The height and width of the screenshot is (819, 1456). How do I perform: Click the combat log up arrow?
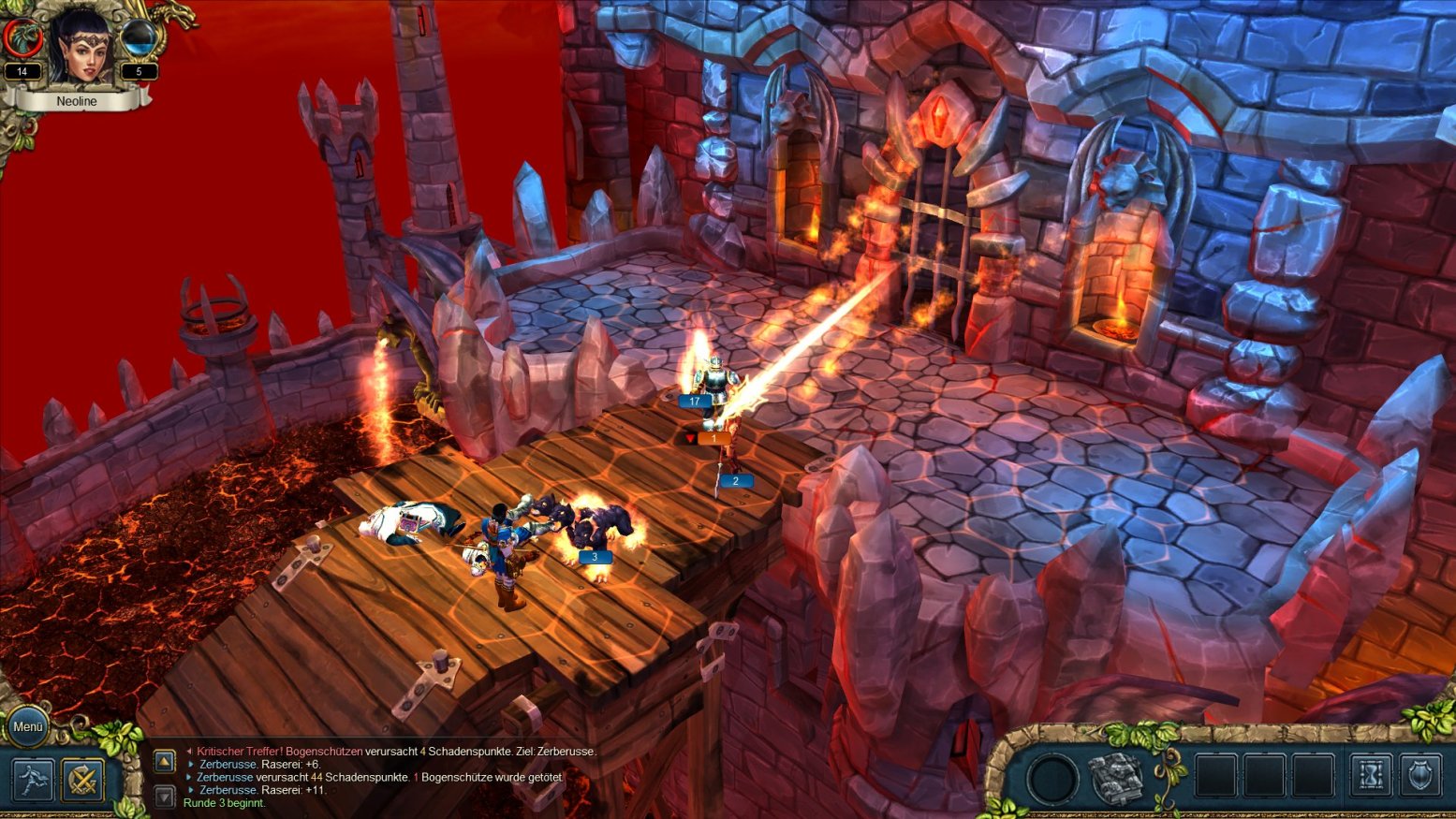[164, 761]
